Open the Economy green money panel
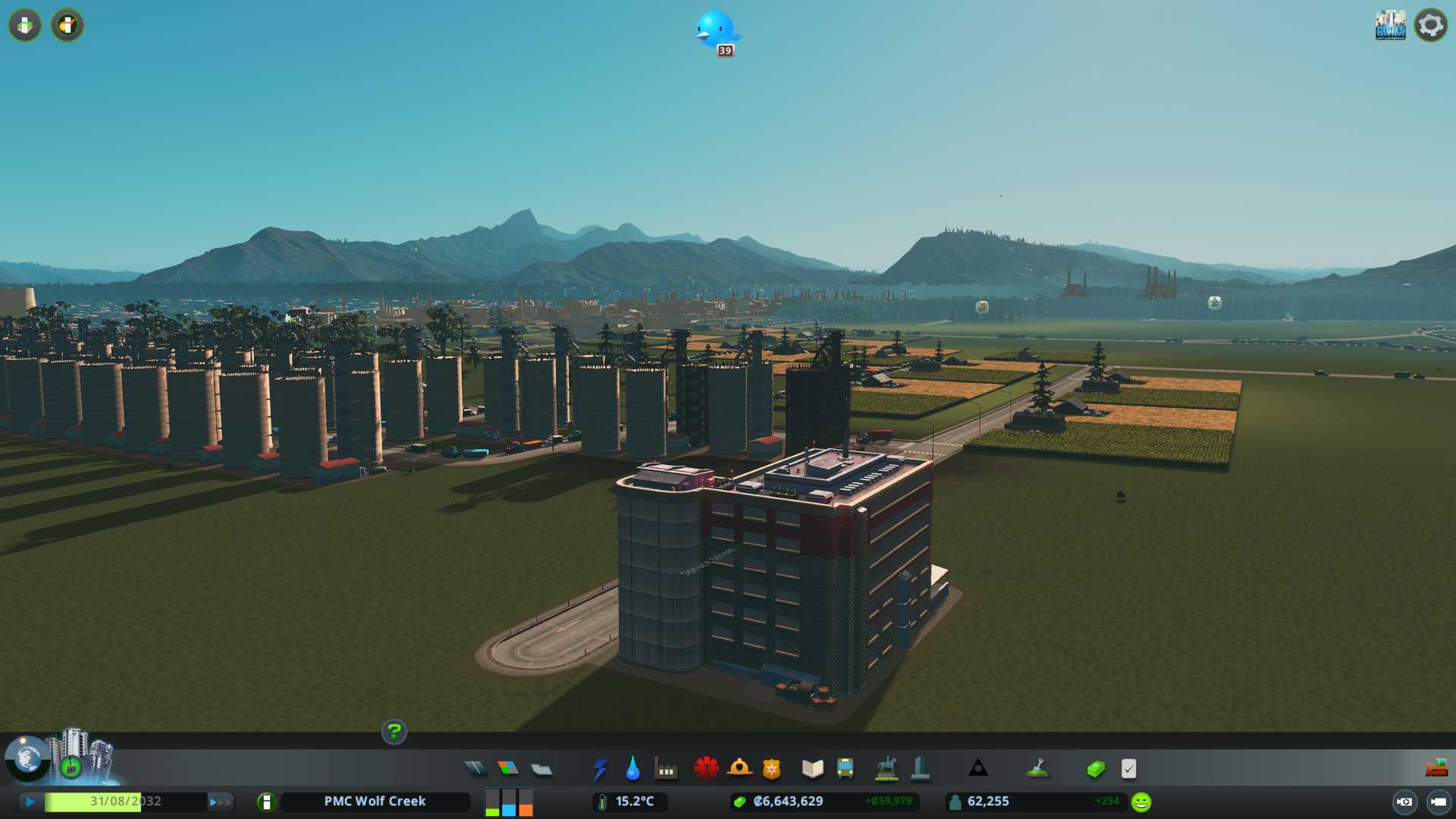Image resolution: width=1456 pixels, height=819 pixels. [x=1095, y=769]
